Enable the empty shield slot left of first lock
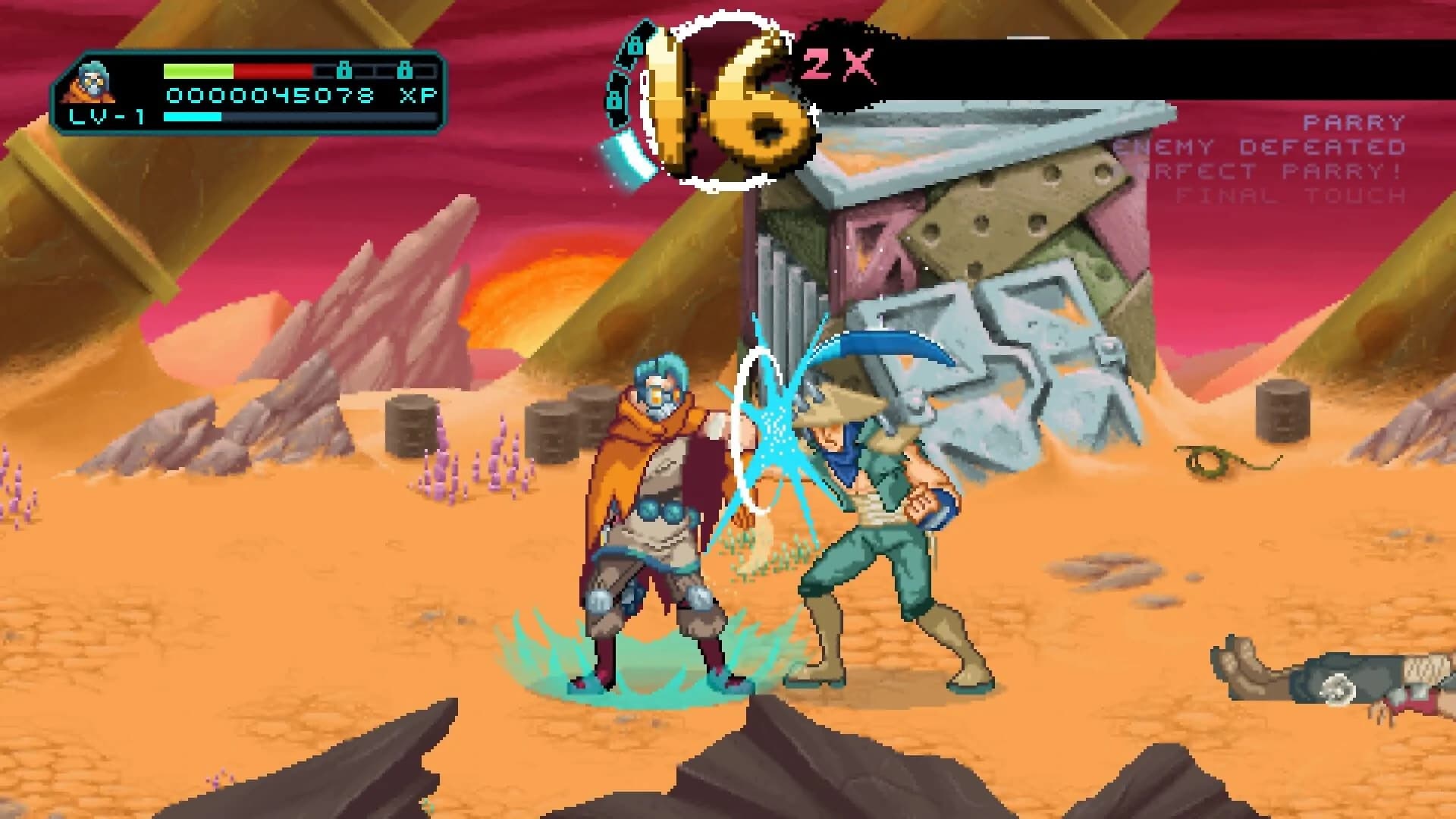This screenshot has height=819, width=1456. click(325, 71)
